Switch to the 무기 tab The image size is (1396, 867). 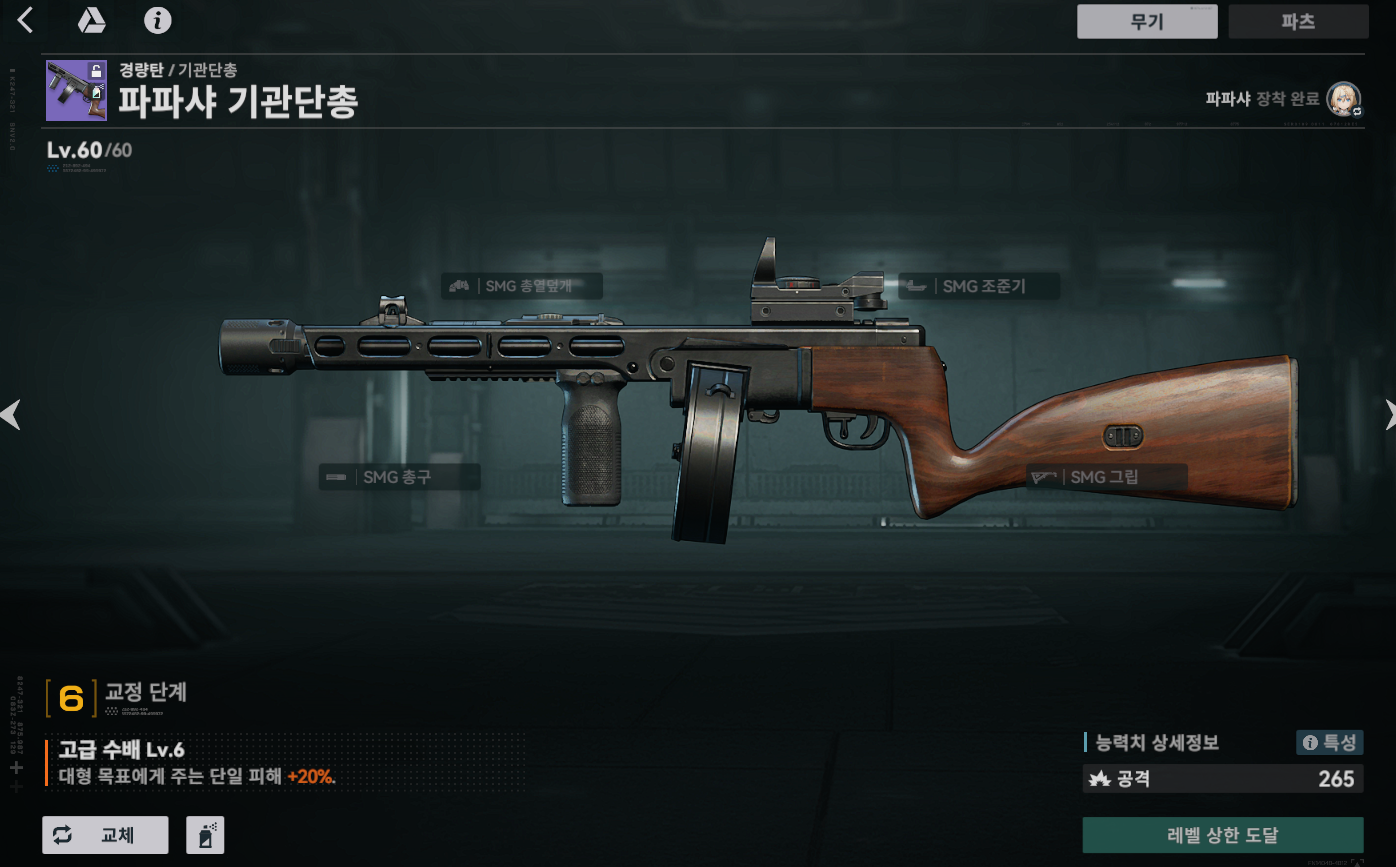(1146, 21)
